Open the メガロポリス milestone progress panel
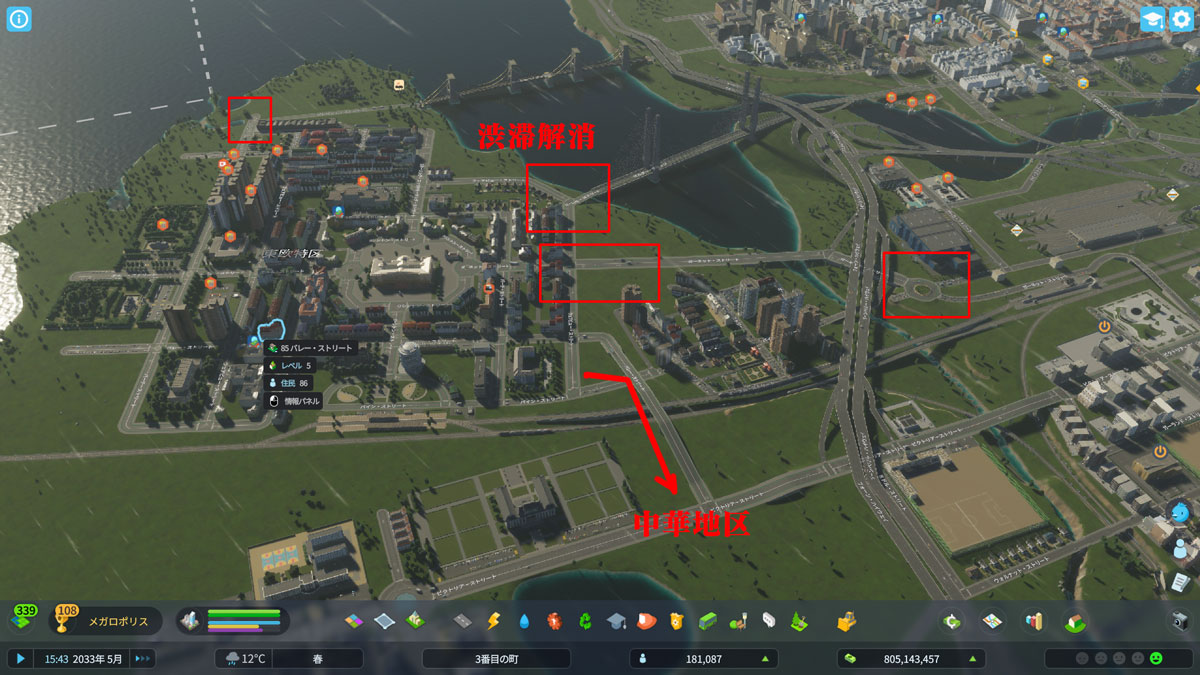1200x675 pixels. point(102,621)
